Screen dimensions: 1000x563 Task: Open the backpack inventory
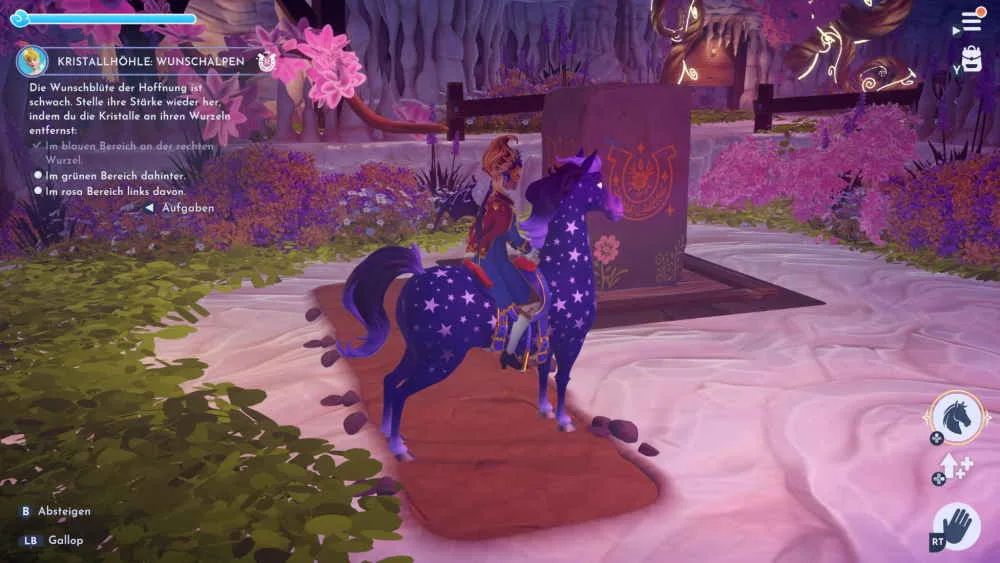[x=971, y=59]
